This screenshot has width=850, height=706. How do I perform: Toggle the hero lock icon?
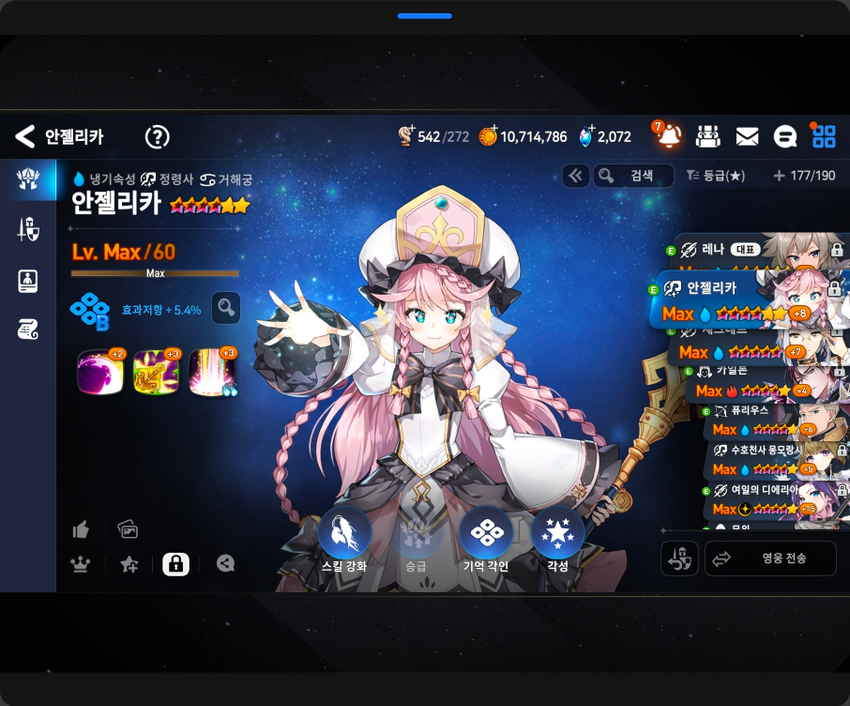coord(176,564)
